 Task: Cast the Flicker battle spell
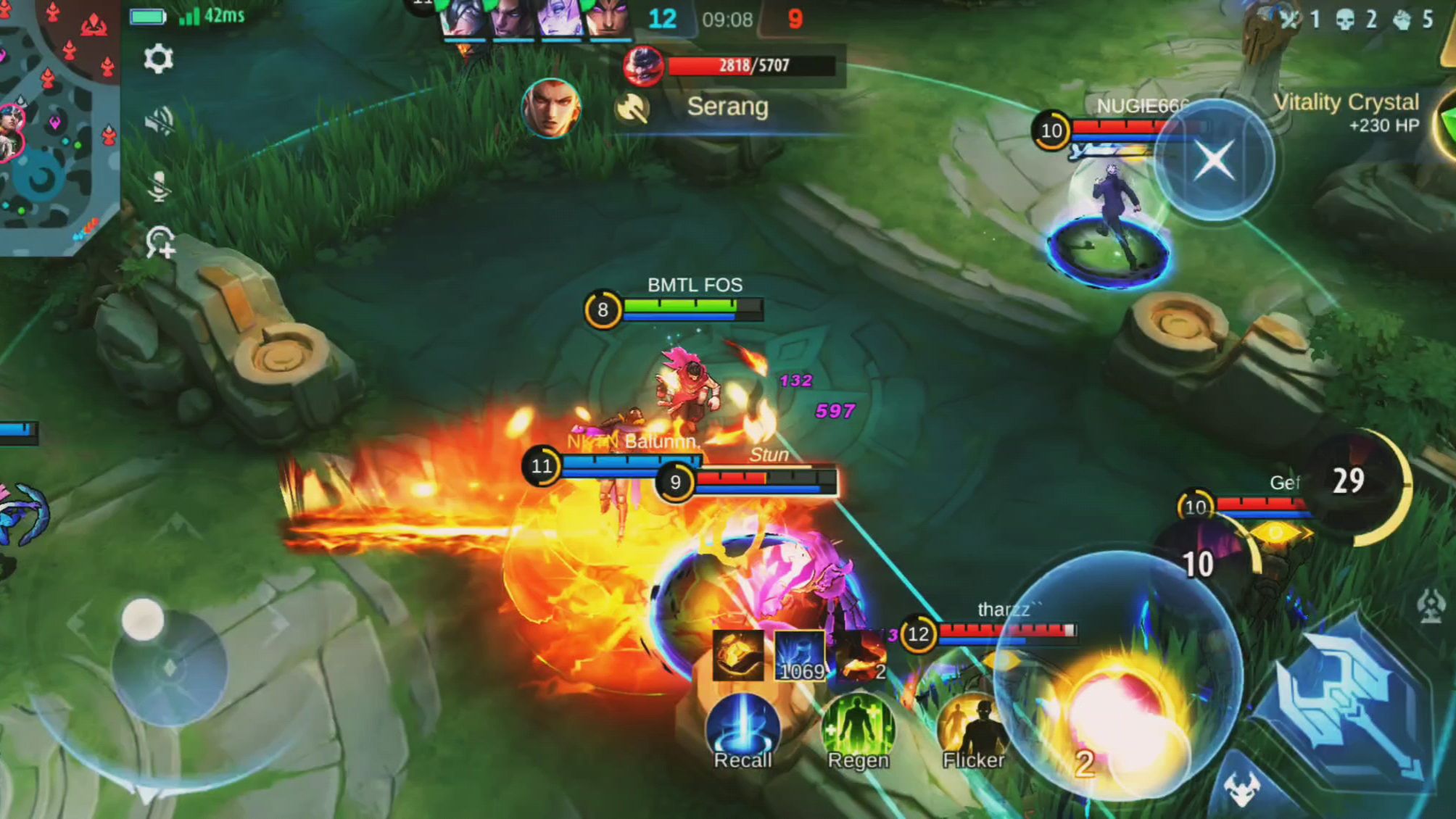pos(973,728)
